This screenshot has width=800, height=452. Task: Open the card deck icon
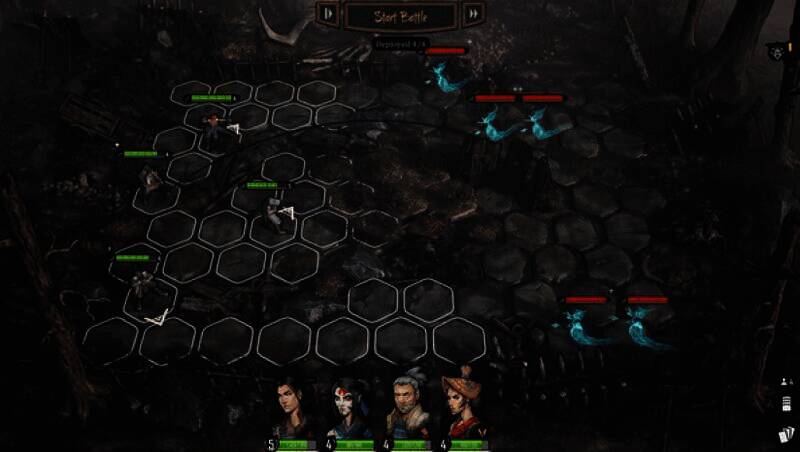[786, 435]
